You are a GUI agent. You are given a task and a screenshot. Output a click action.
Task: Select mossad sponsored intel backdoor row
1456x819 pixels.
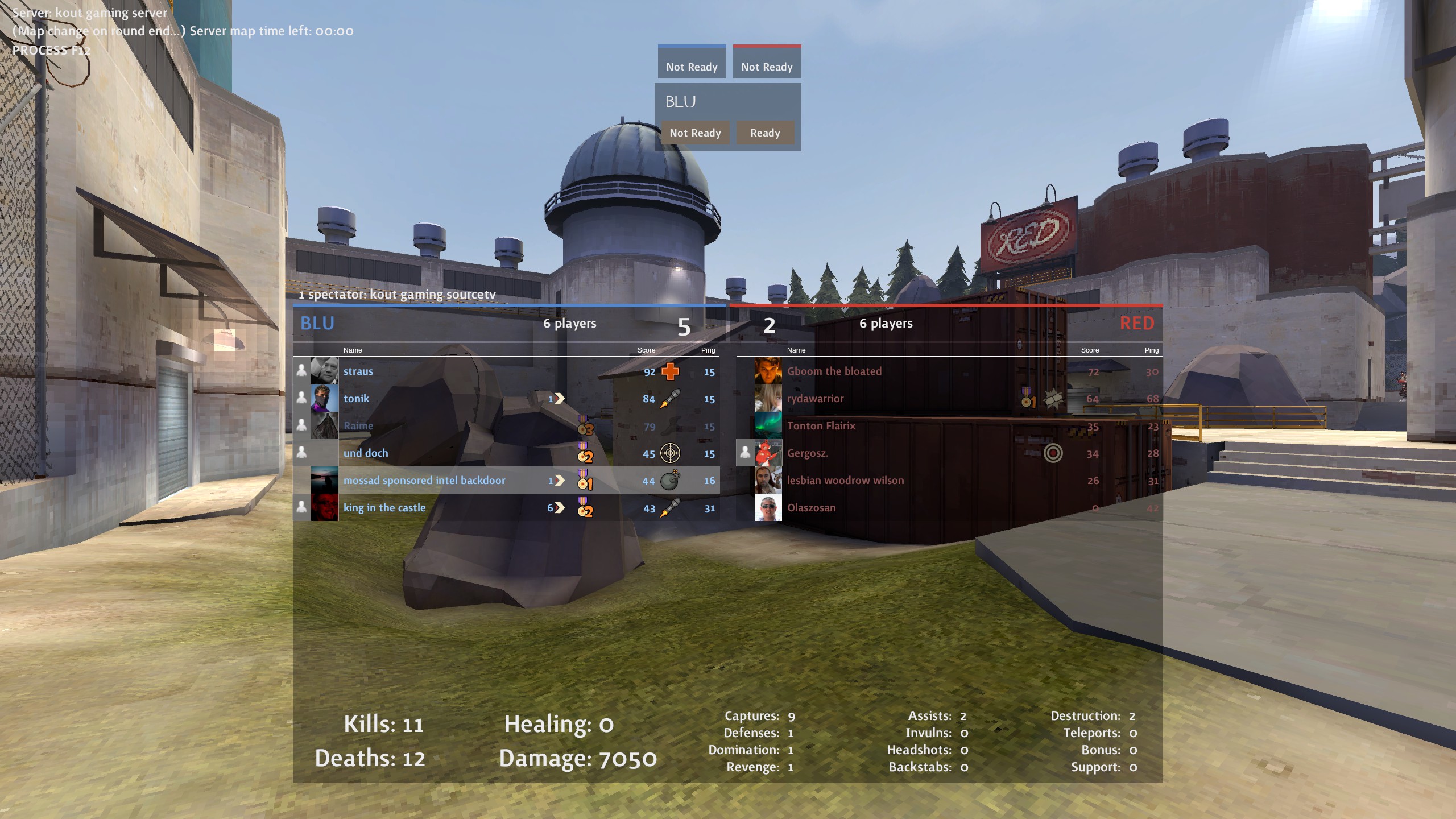click(424, 481)
